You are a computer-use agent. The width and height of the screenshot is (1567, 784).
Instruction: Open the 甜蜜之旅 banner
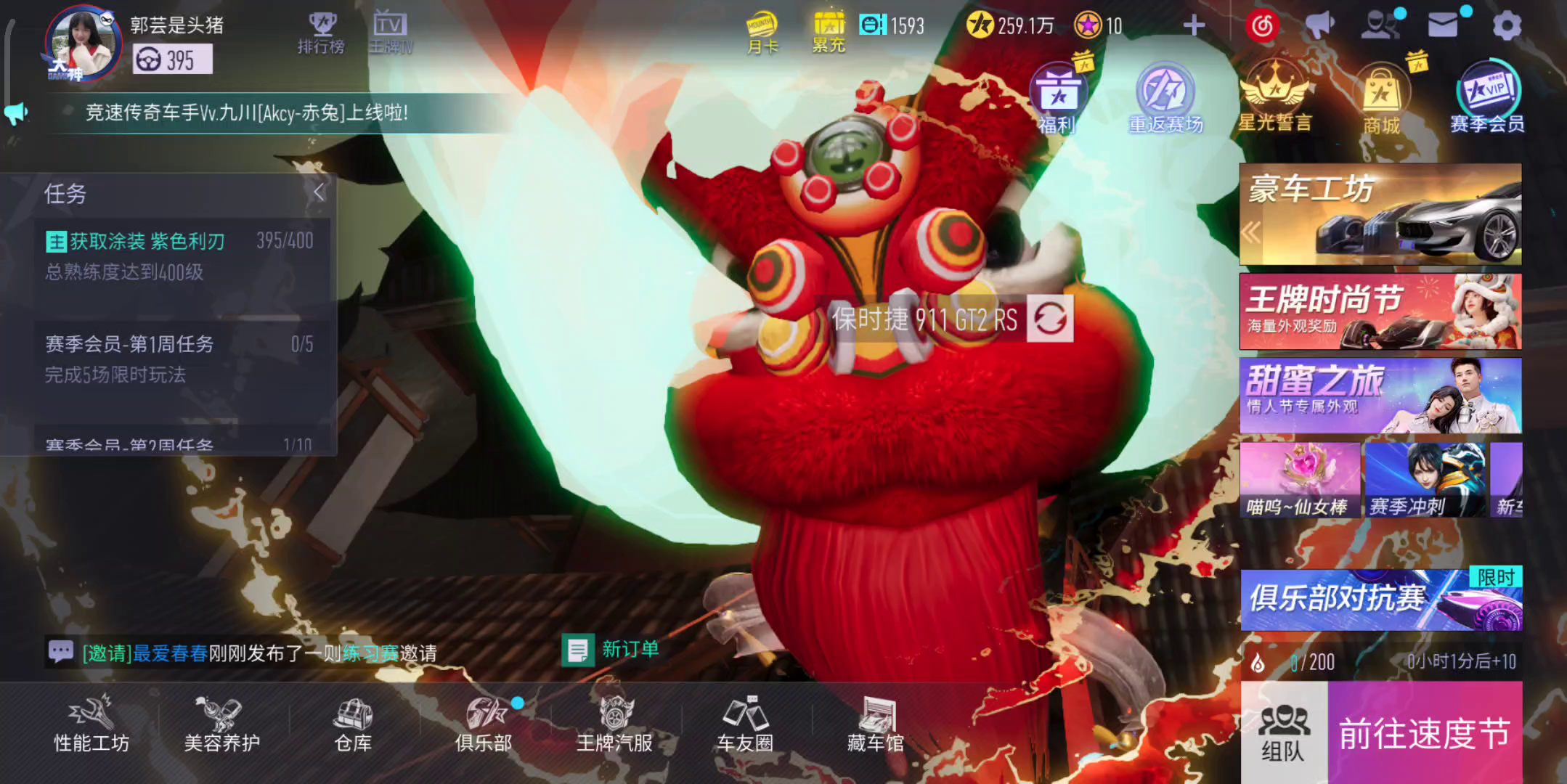tap(1380, 396)
